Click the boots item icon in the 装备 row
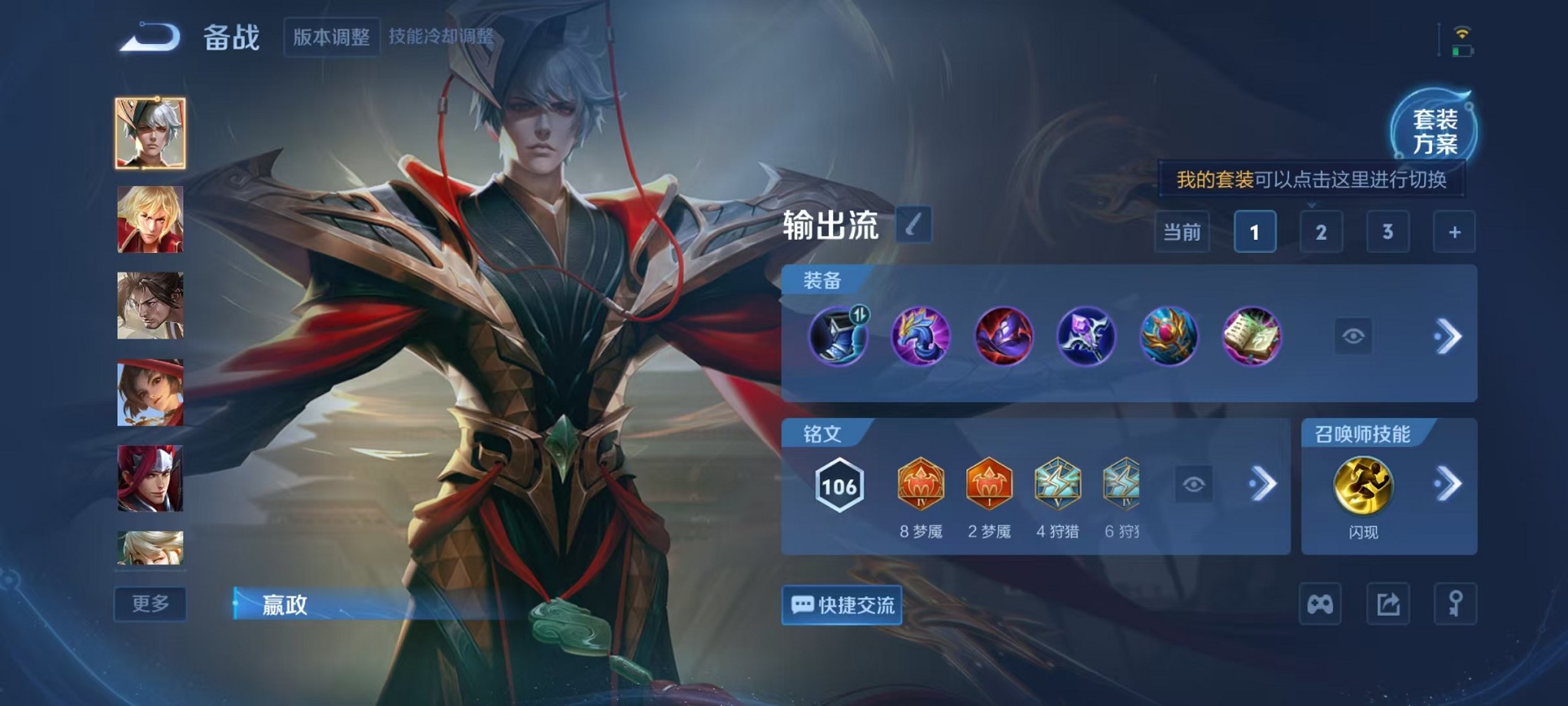This screenshot has height=706, width=1568. point(839,336)
